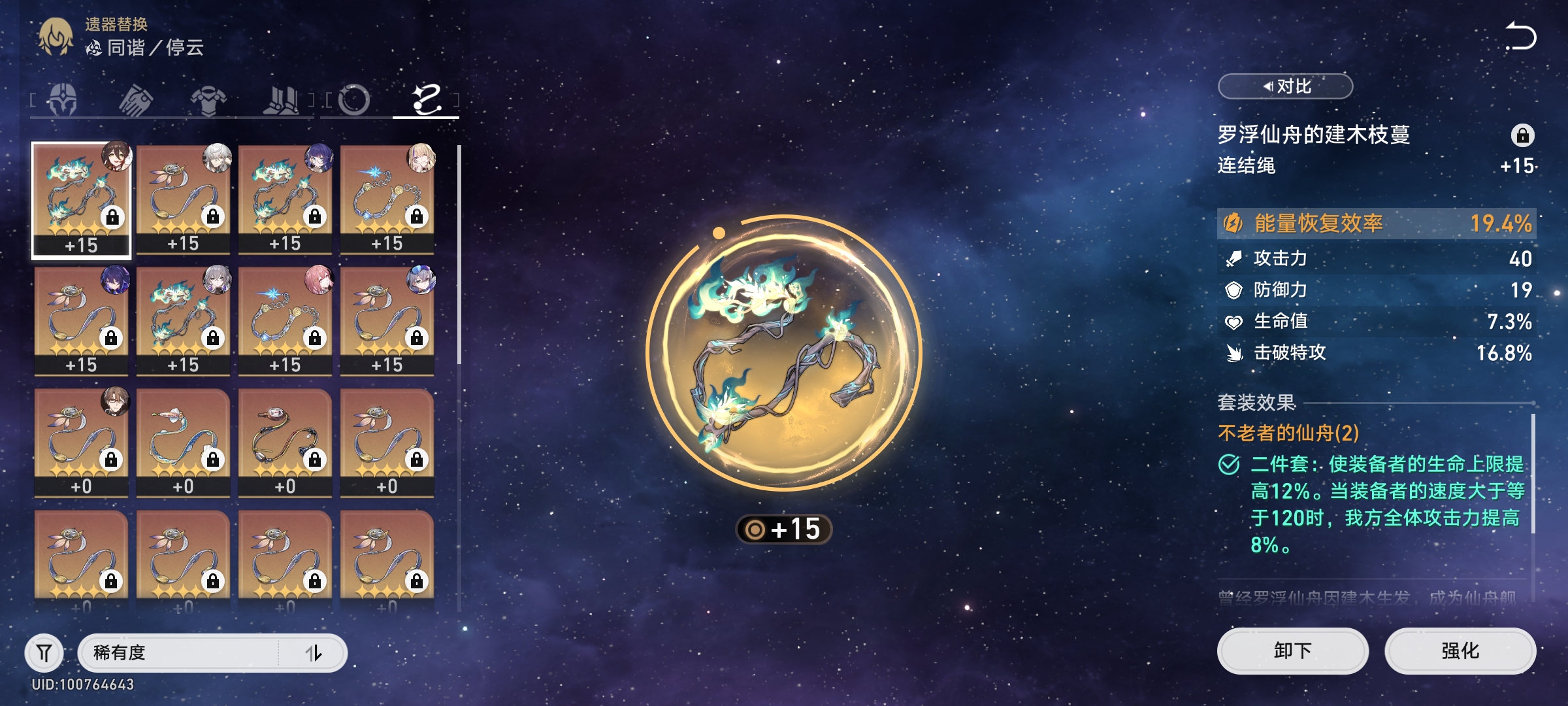Toggle sort order arrow beside 稀有度
Screen dimensions: 1568x706
[x=314, y=652]
